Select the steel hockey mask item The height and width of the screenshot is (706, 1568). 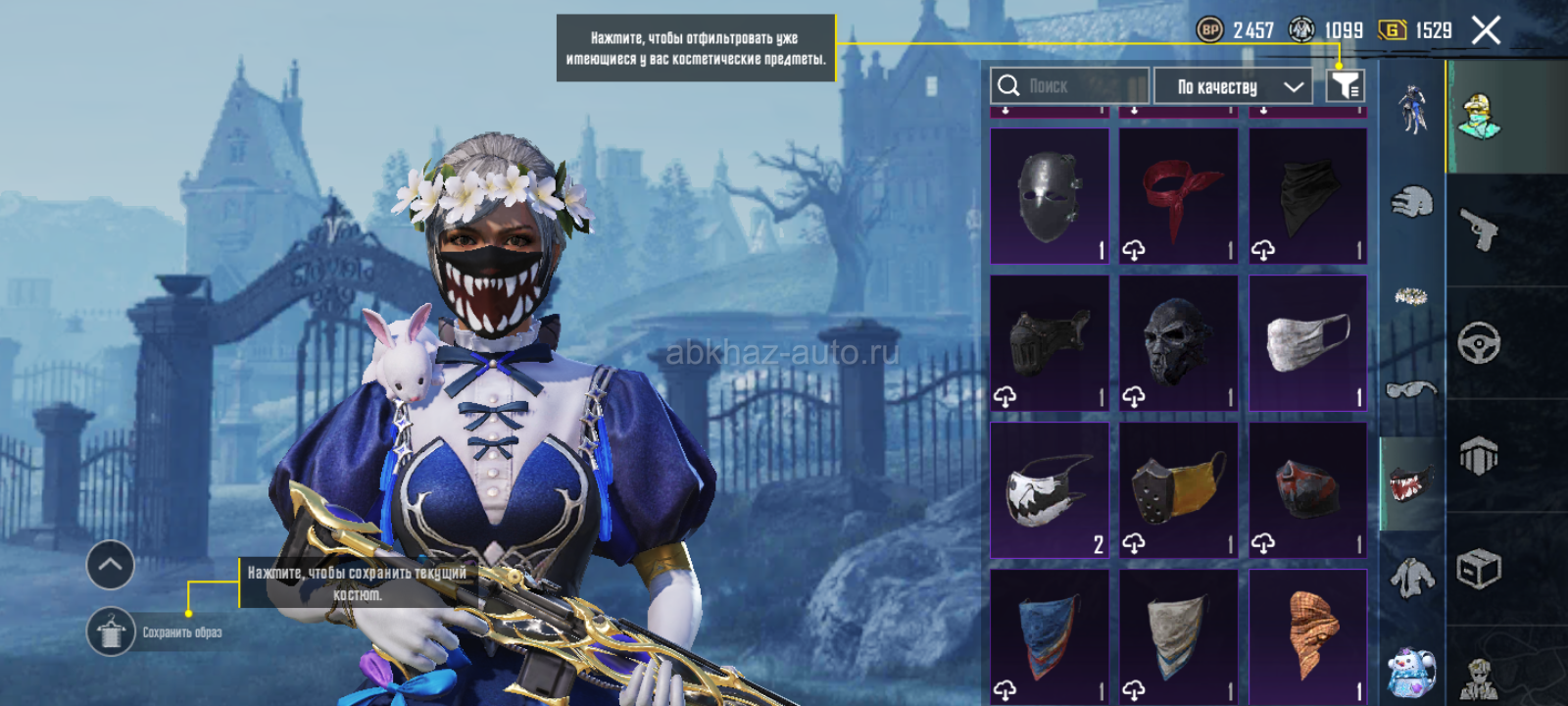1050,196
